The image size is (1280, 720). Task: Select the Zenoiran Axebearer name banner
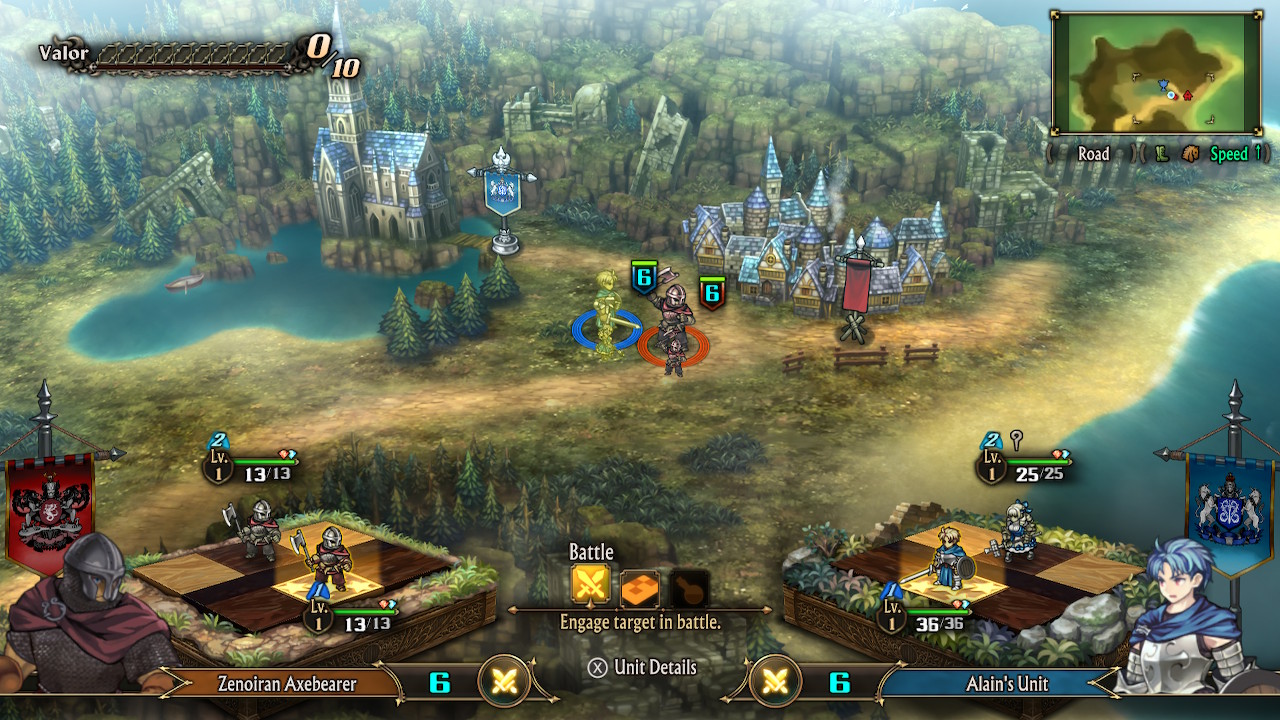click(287, 684)
